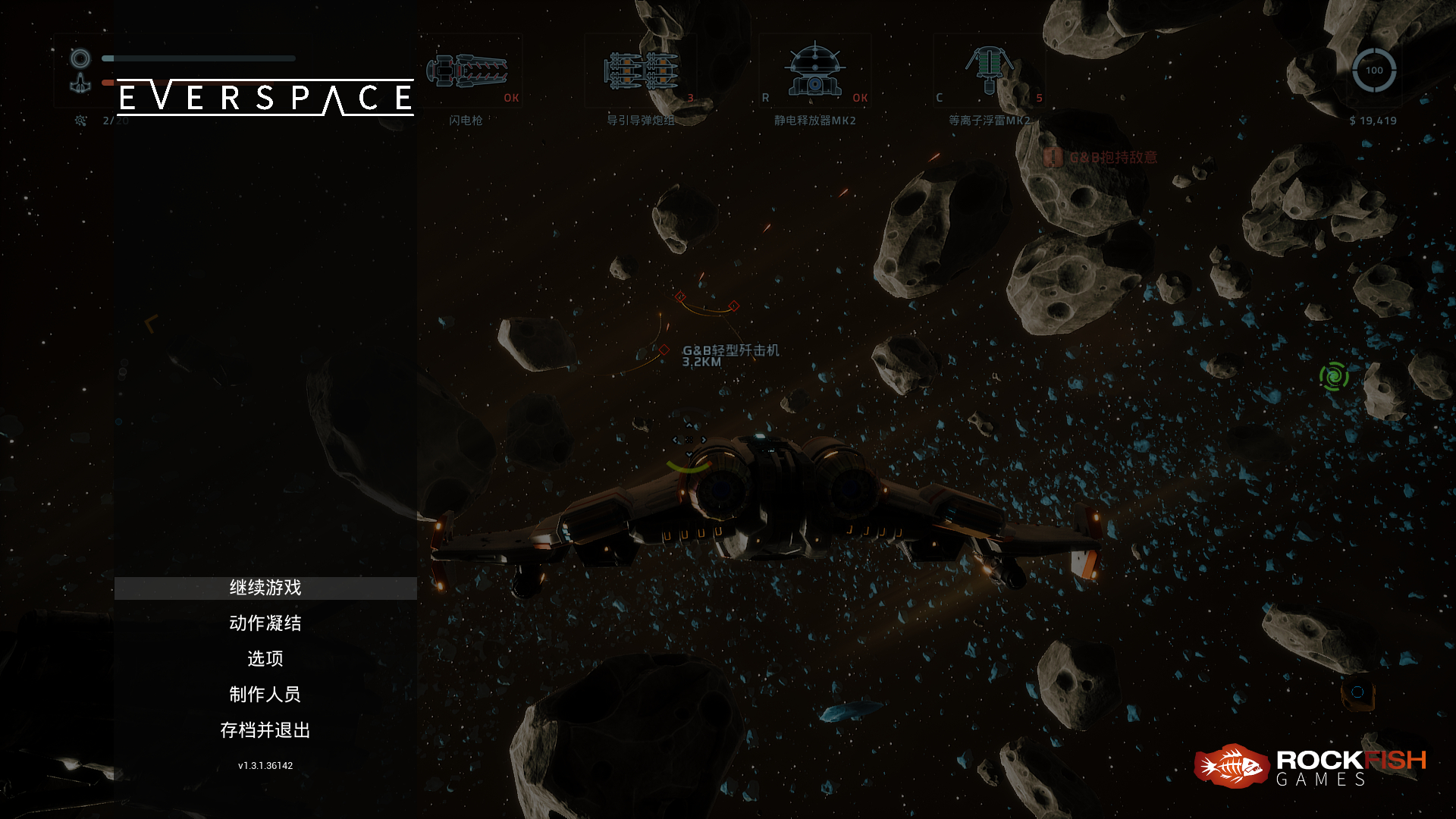Choose 继续游戏 to resume the game

(265, 588)
